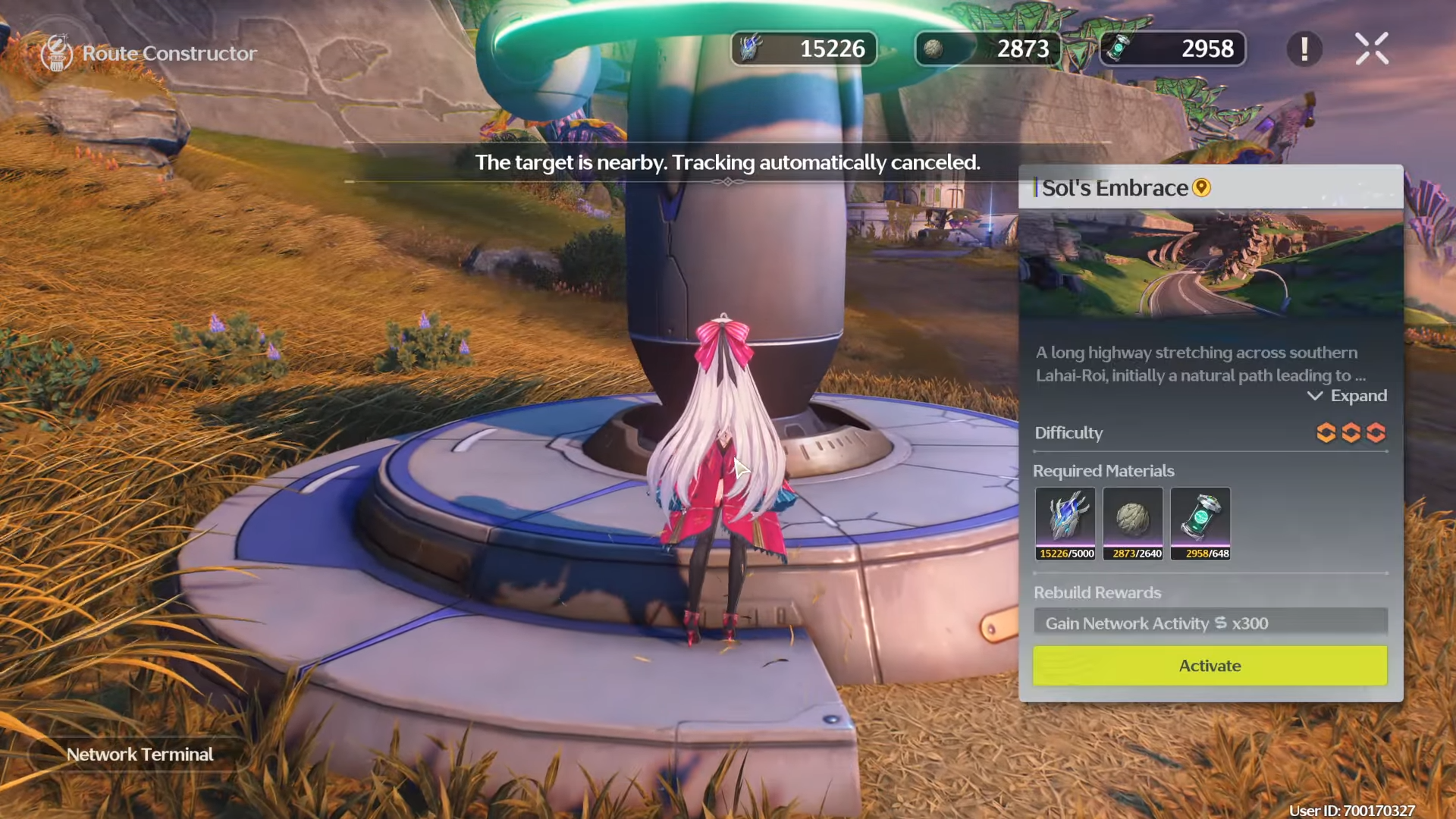Screen dimensions: 1456x819
Task: Click the stone currency counter
Action: point(988,49)
